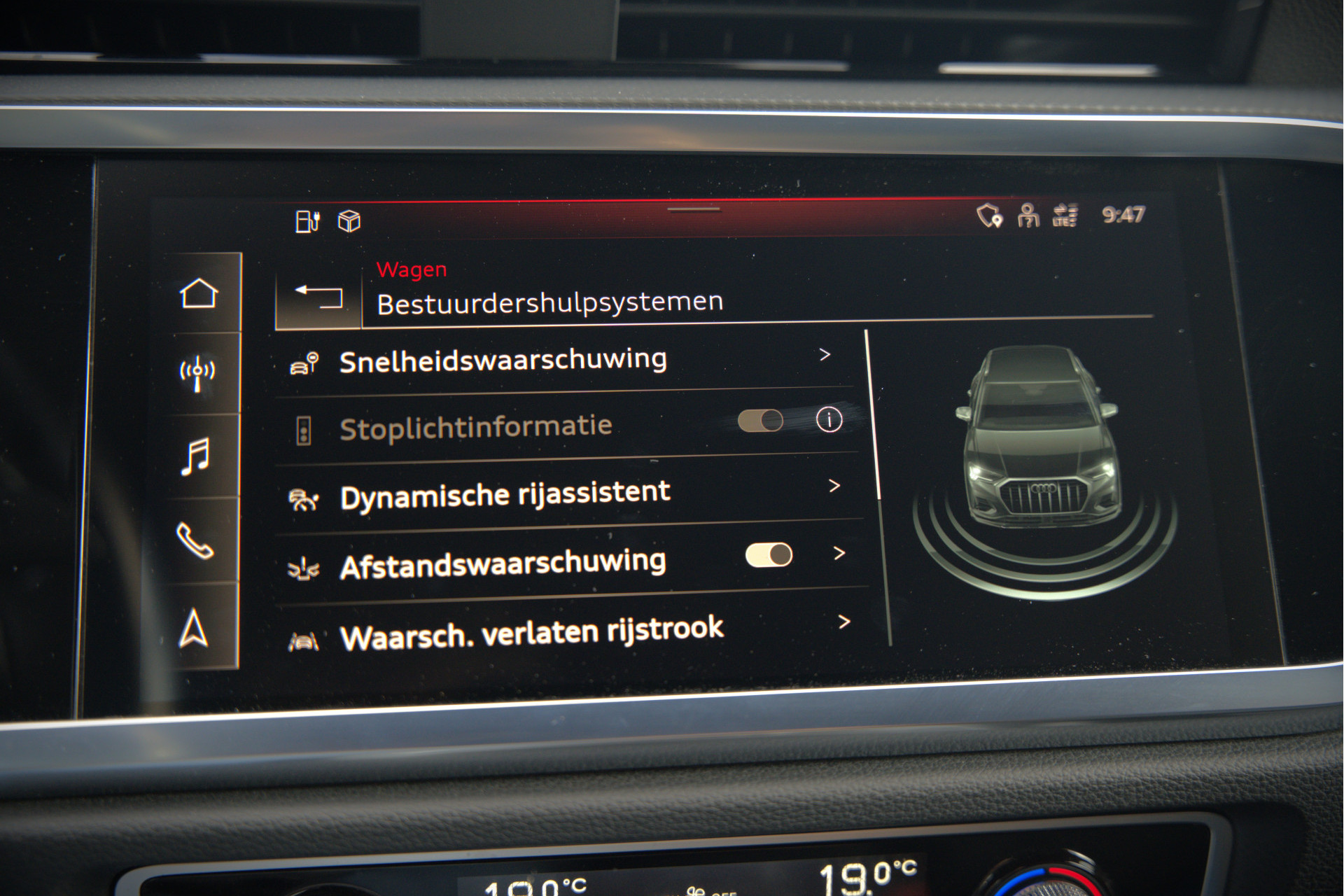This screenshot has width=1344, height=896.
Task: Go to the home screen icon
Action: 199,294
